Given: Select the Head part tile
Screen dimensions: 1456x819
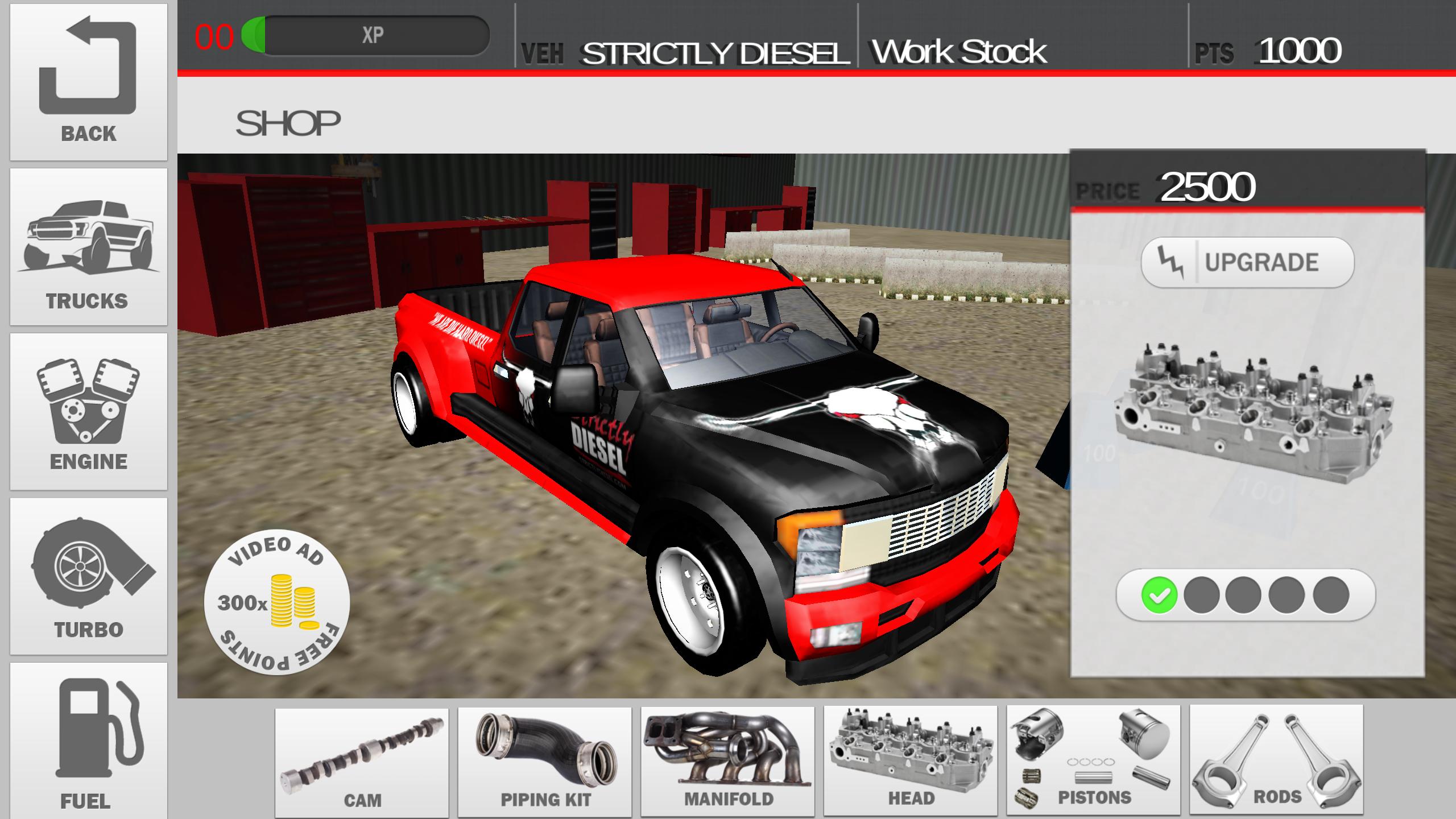Looking at the screenshot, I should [911, 762].
